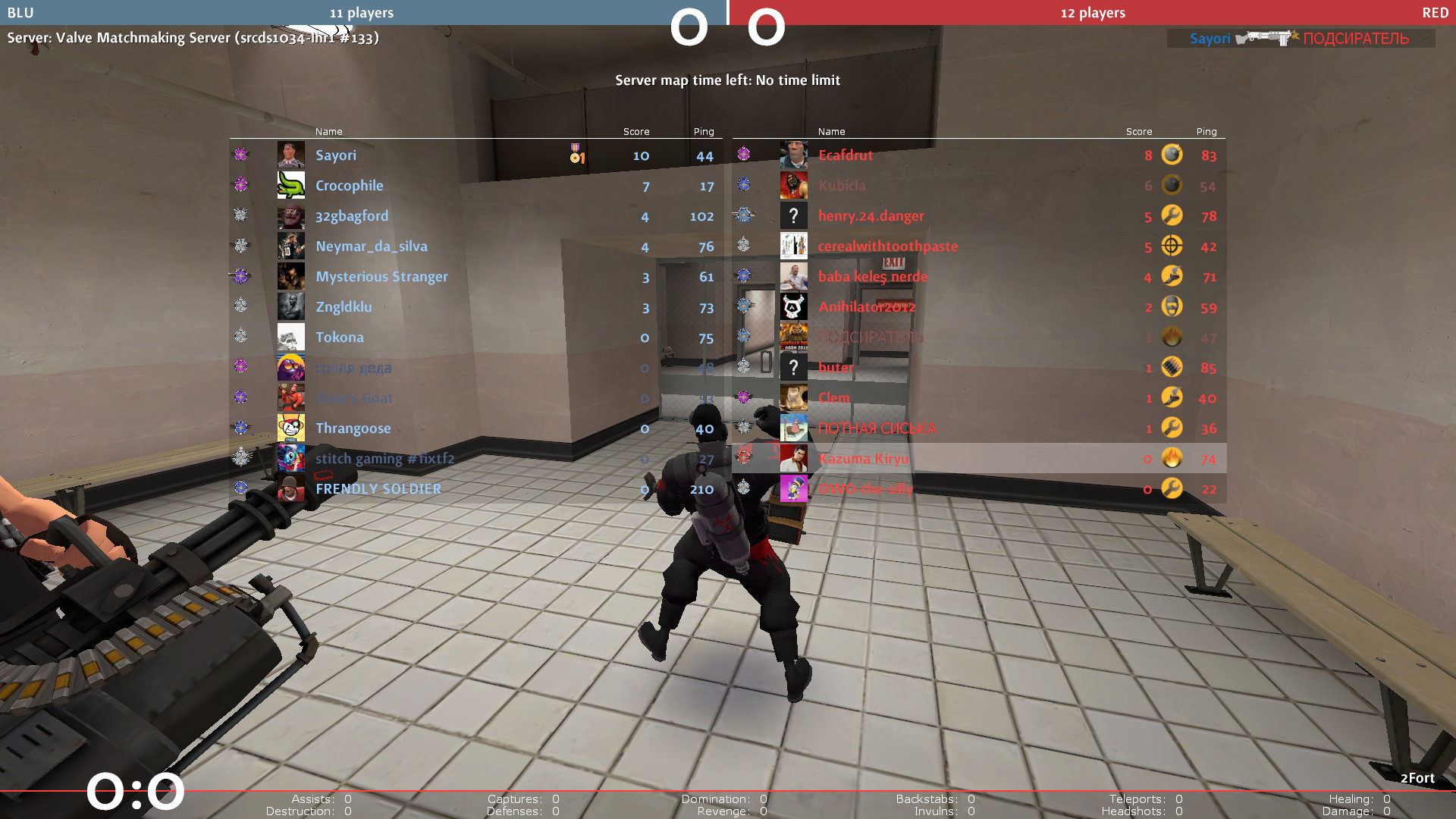Click the player name Mysterious Stranger

click(x=381, y=276)
